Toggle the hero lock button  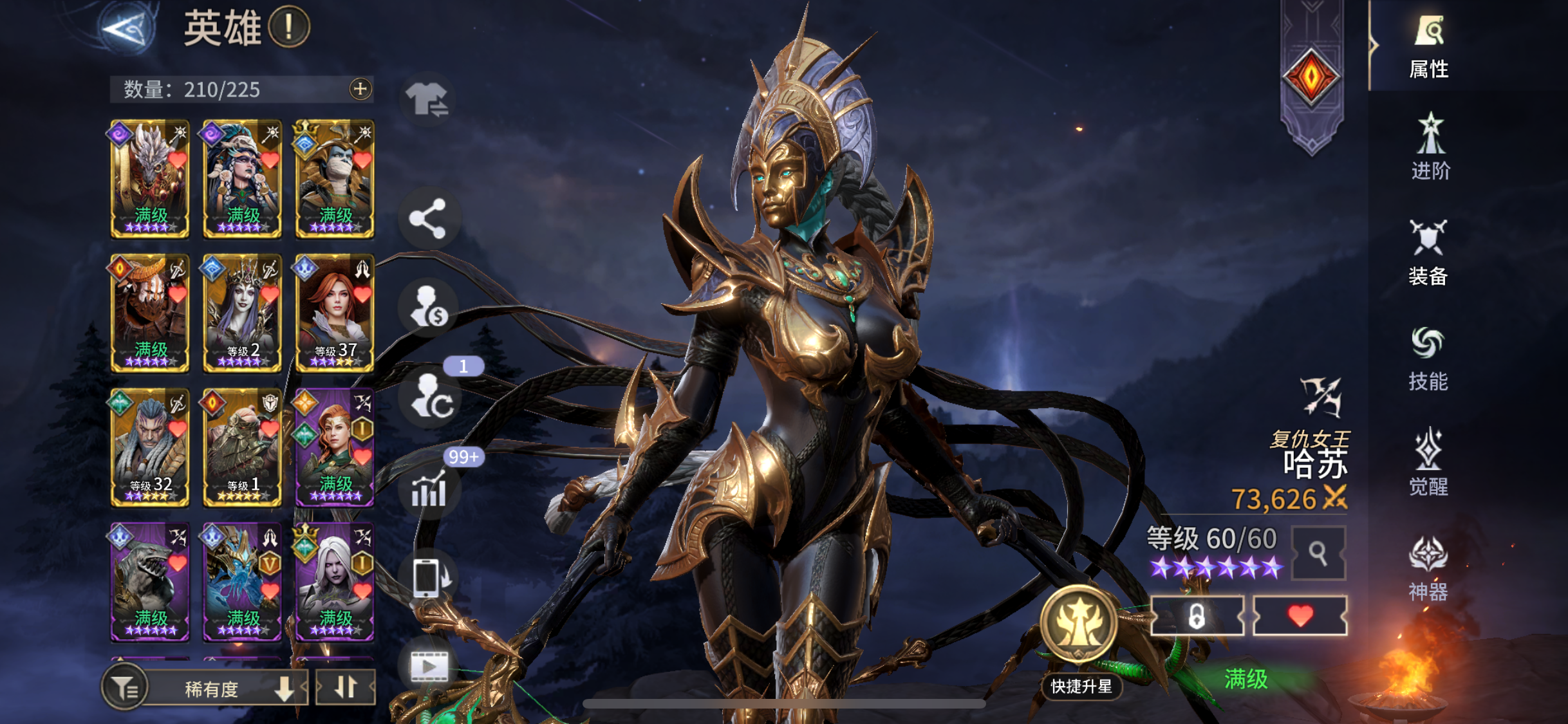(x=1197, y=616)
